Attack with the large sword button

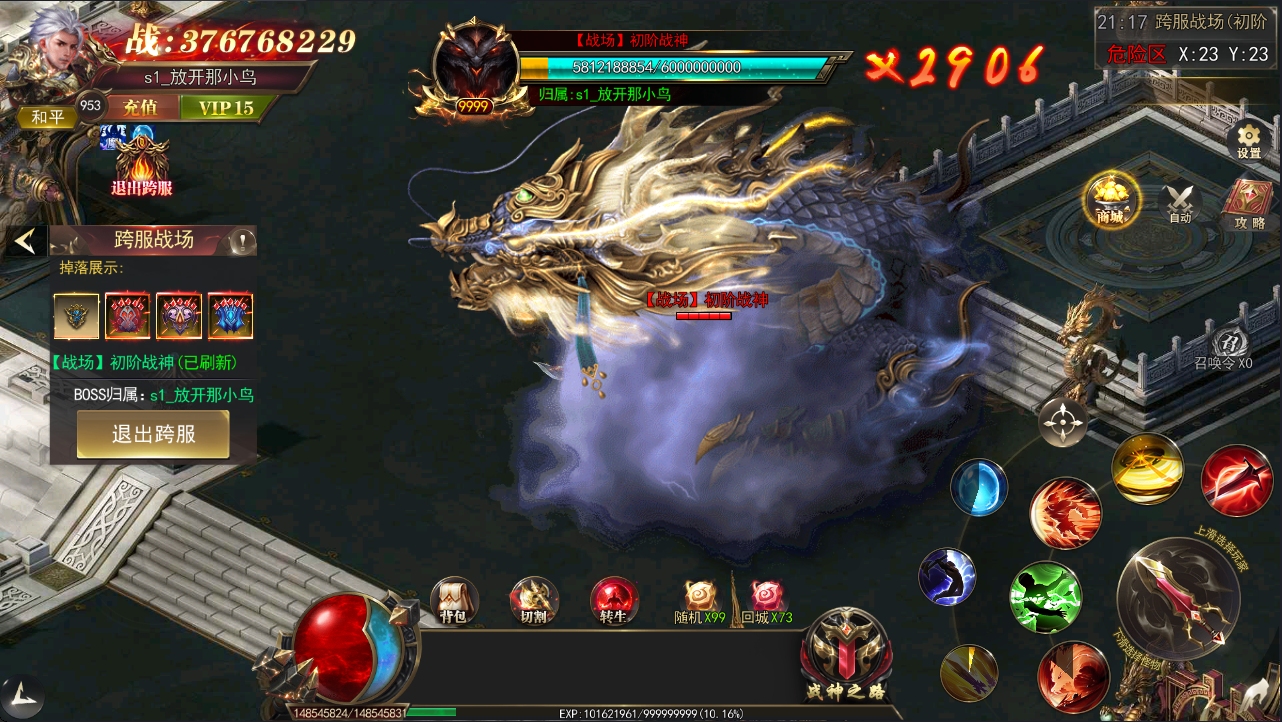[x=1177, y=596]
